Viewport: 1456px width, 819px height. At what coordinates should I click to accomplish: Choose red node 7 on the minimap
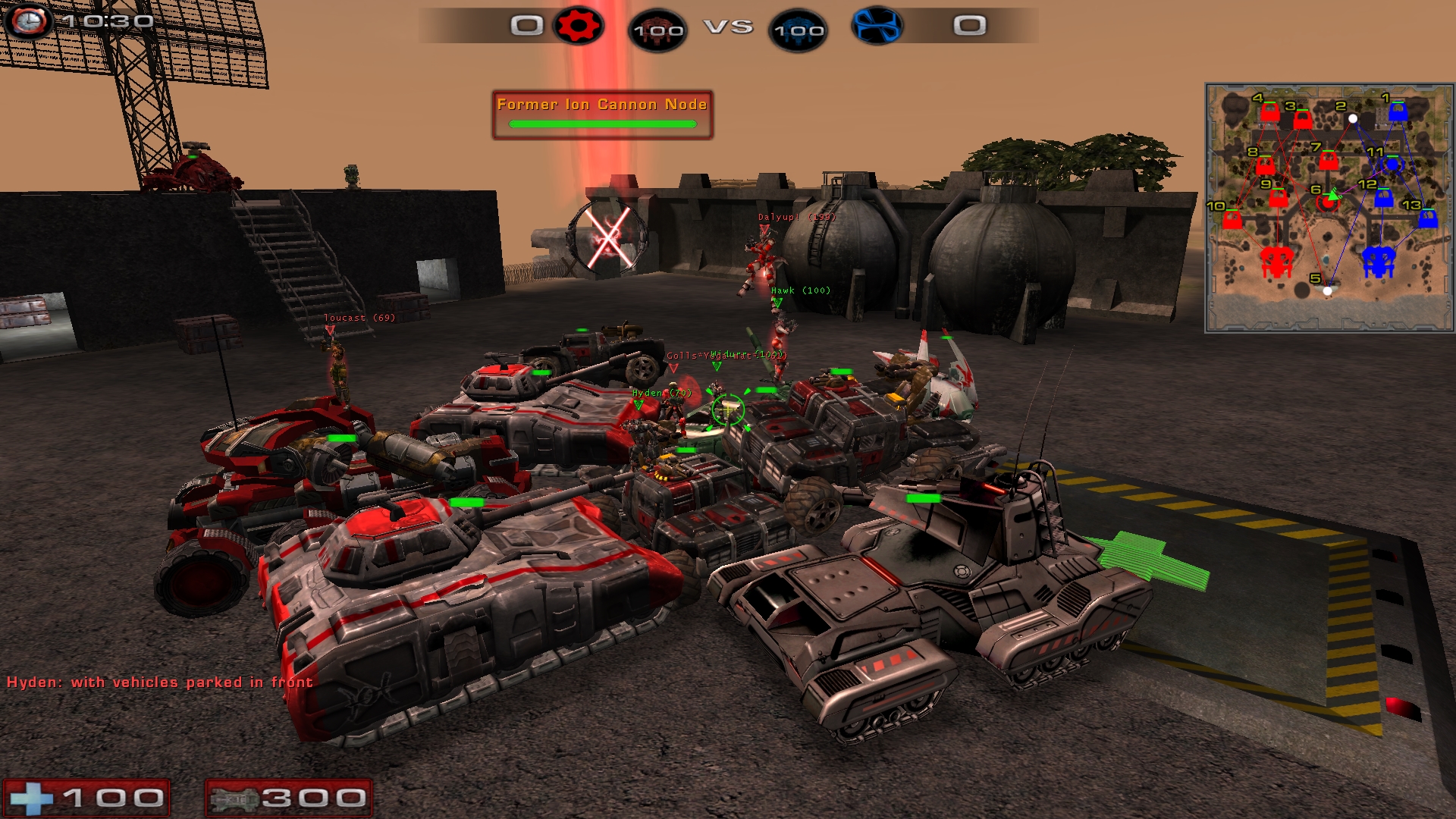[1328, 161]
